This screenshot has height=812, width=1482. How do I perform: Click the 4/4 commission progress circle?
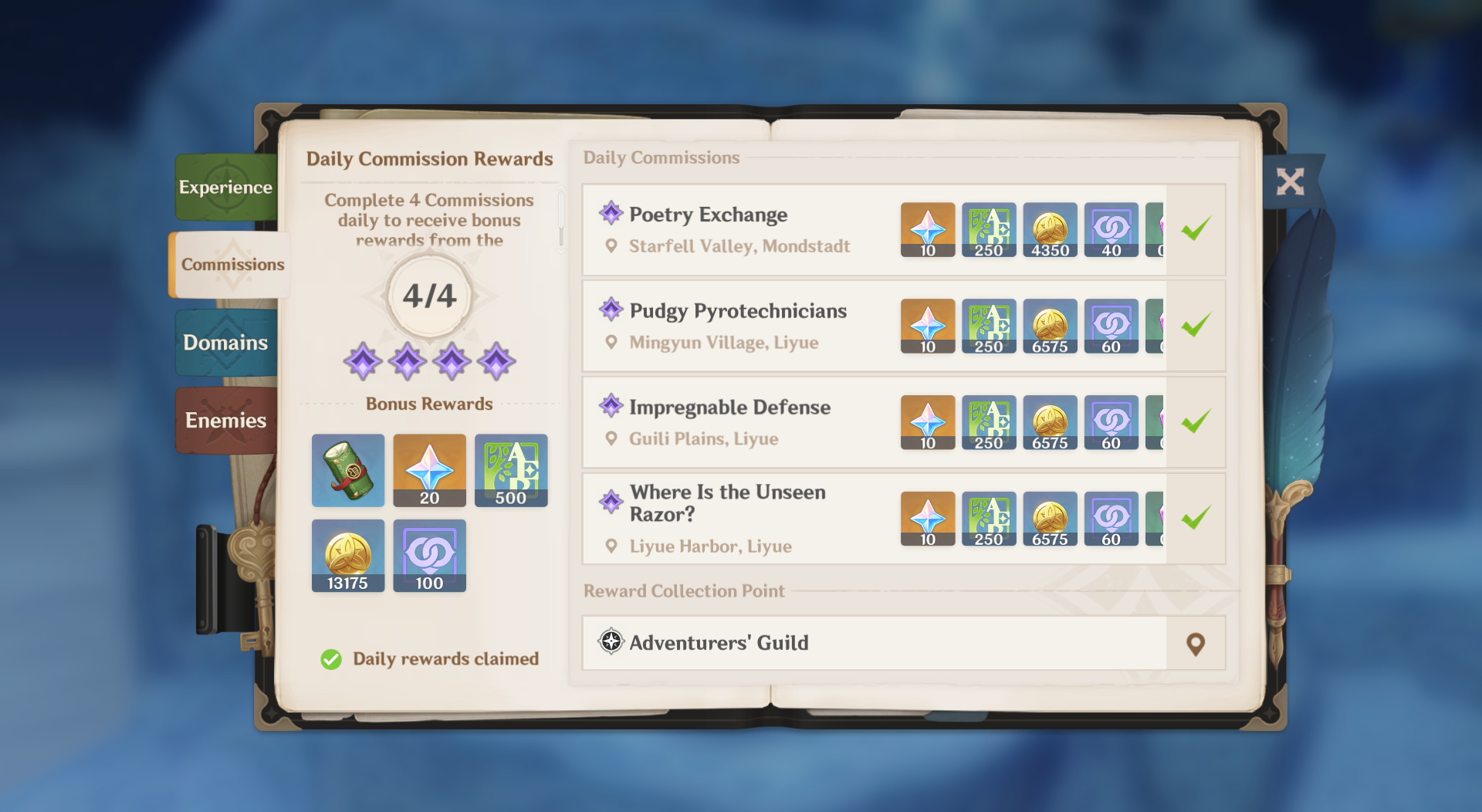(x=429, y=294)
